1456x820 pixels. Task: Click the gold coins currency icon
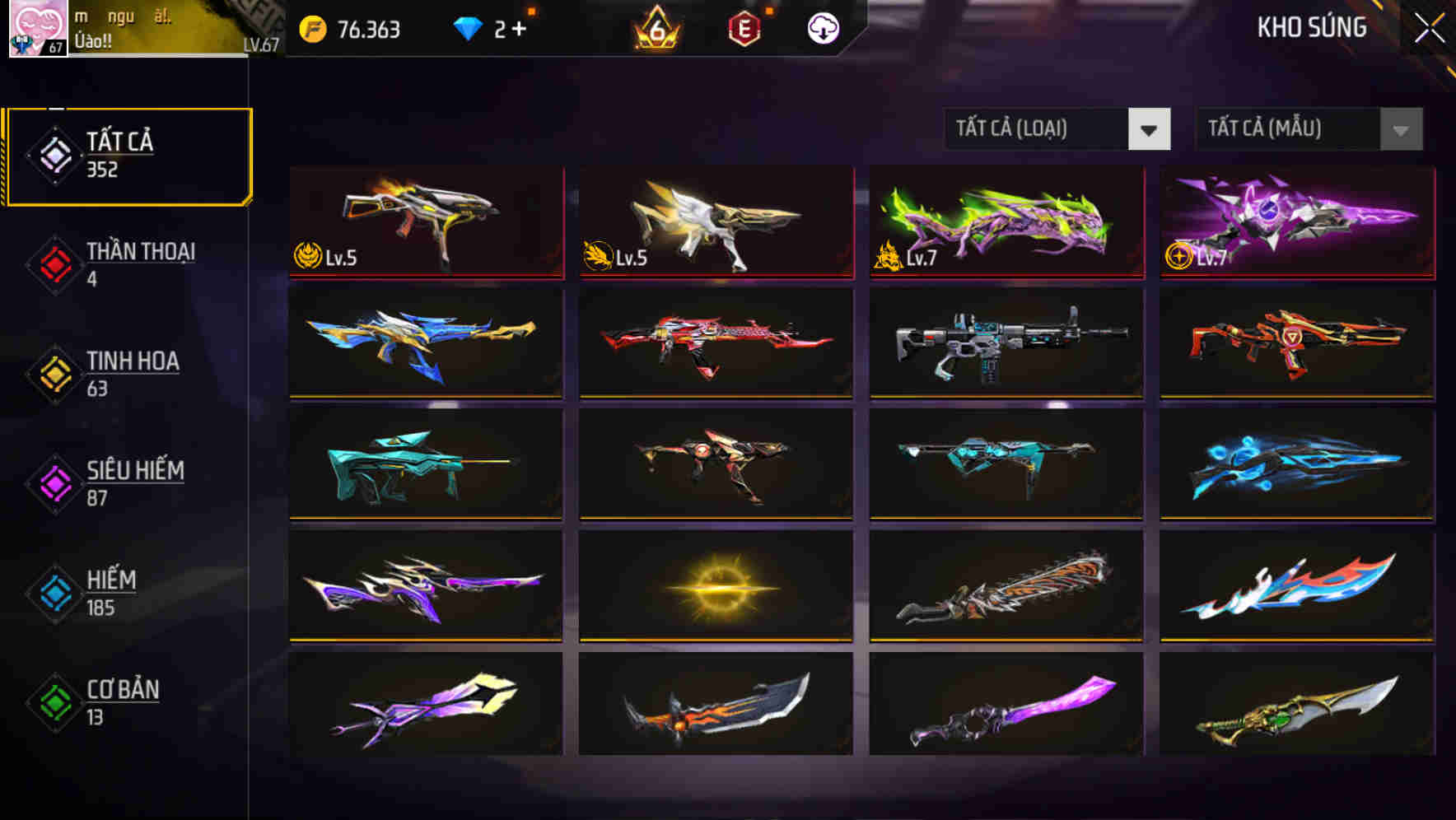(312, 29)
